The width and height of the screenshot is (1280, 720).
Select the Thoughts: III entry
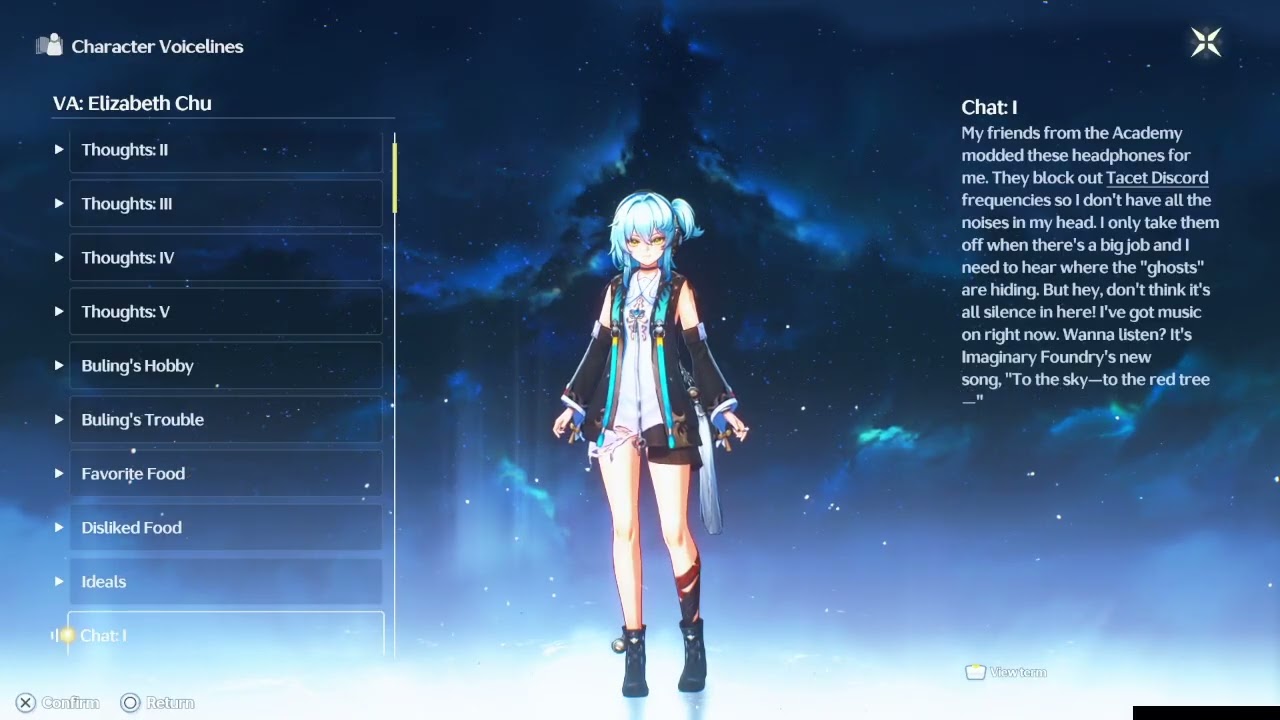pos(225,204)
